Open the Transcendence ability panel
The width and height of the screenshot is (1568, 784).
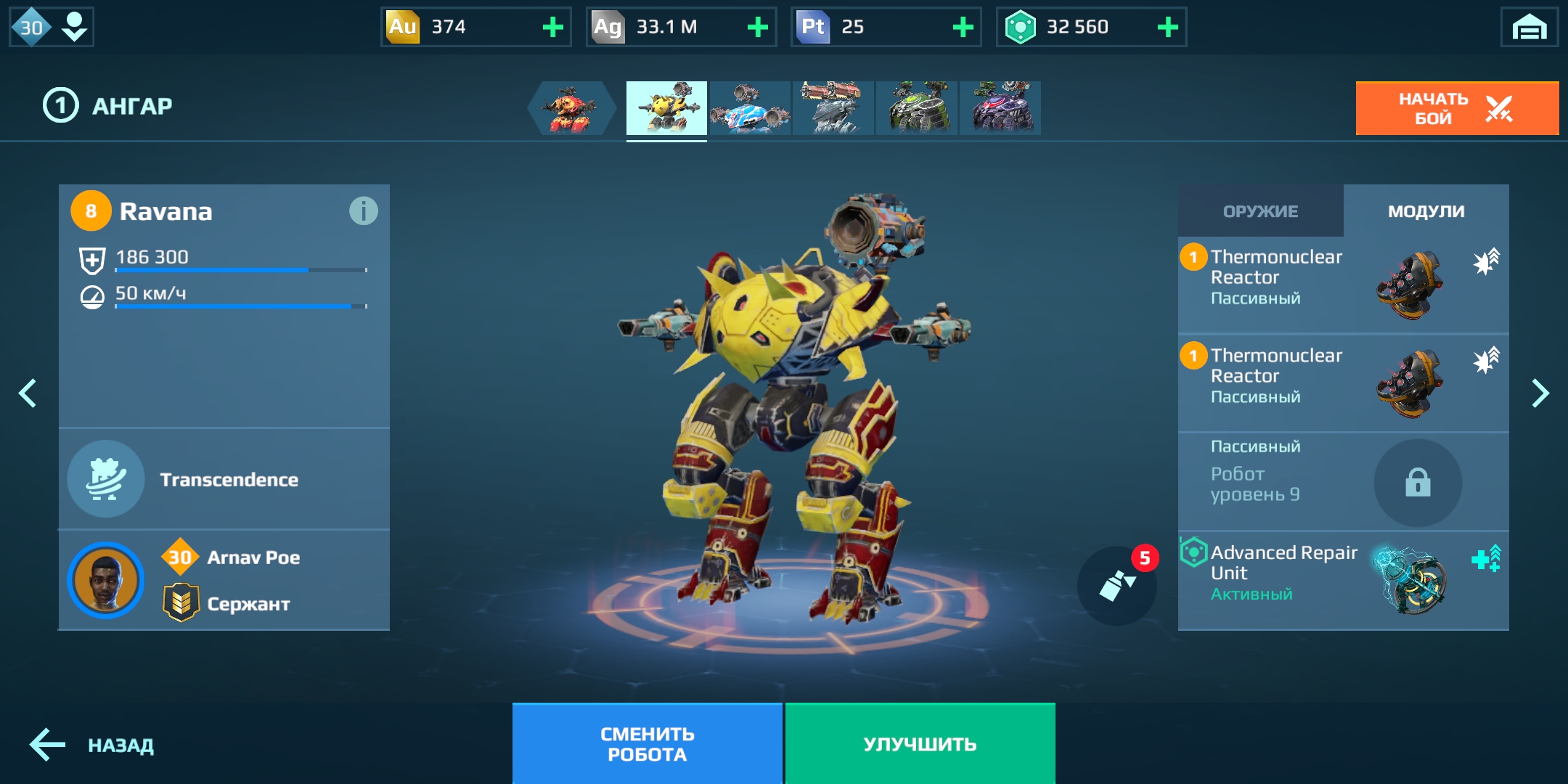(x=224, y=479)
